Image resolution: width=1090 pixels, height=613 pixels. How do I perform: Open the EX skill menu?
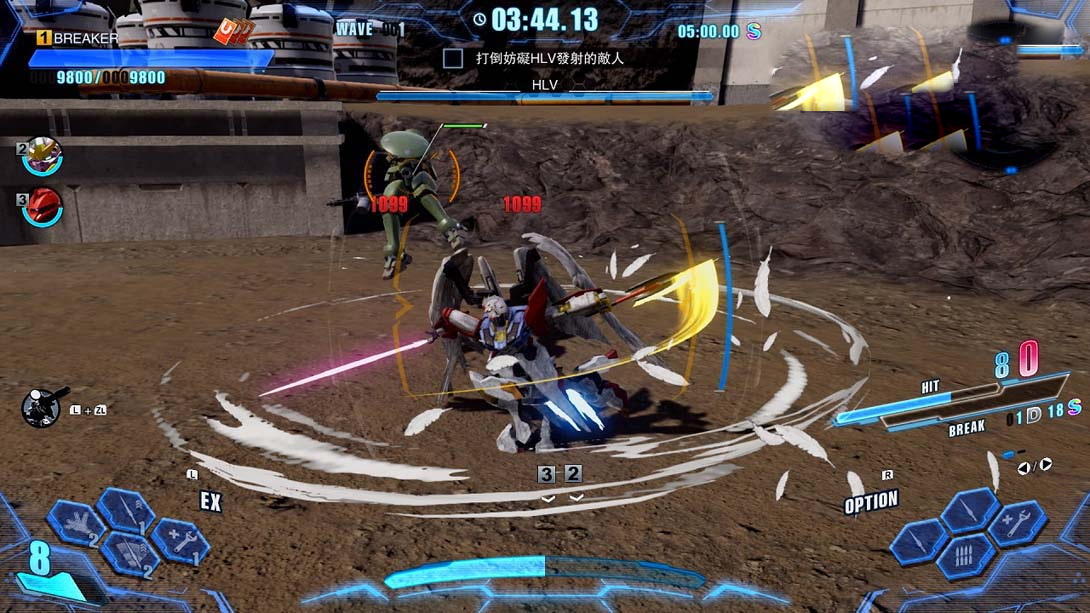[210, 501]
